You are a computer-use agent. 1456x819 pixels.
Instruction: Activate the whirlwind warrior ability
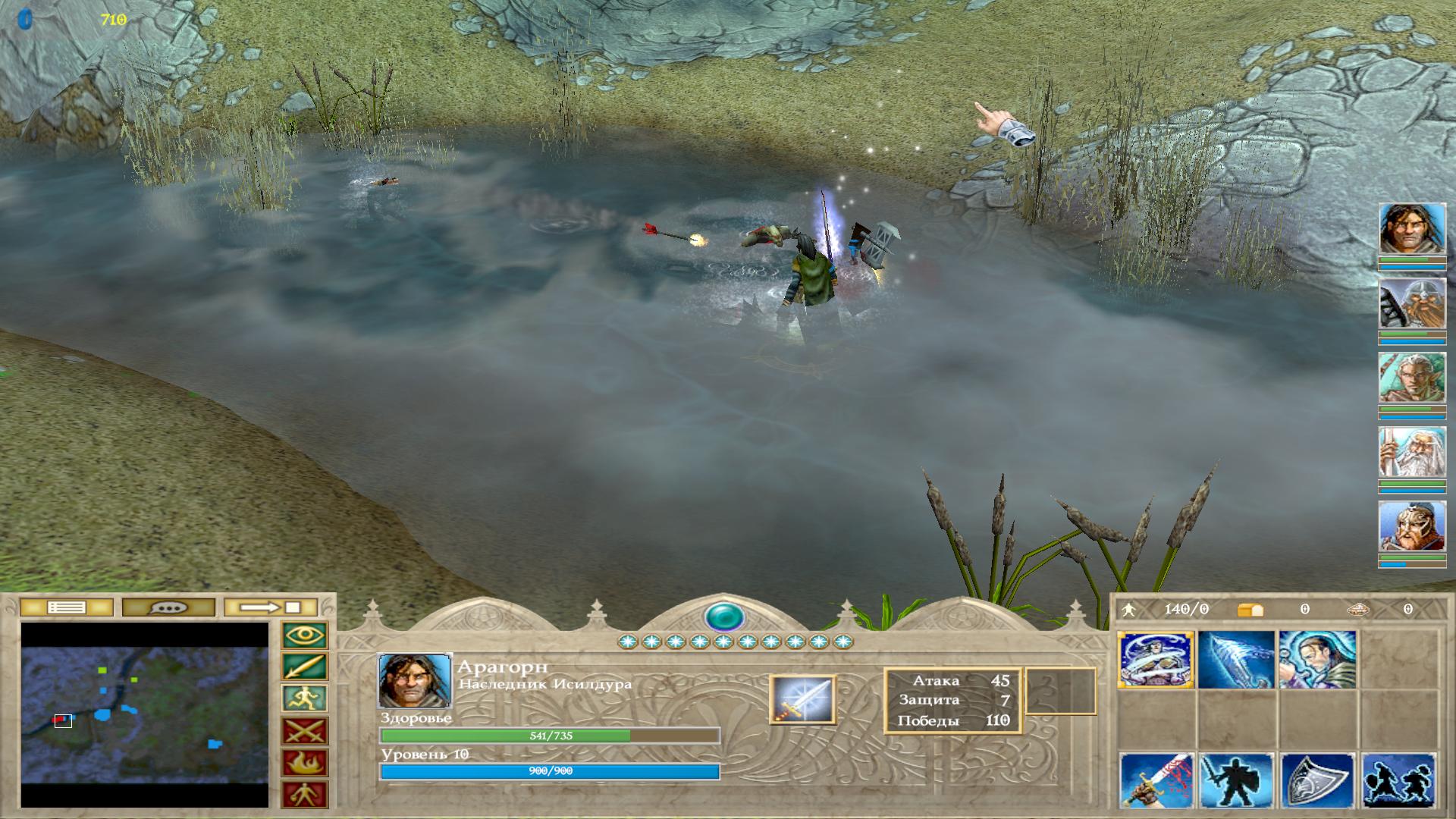[x=1156, y=660]
